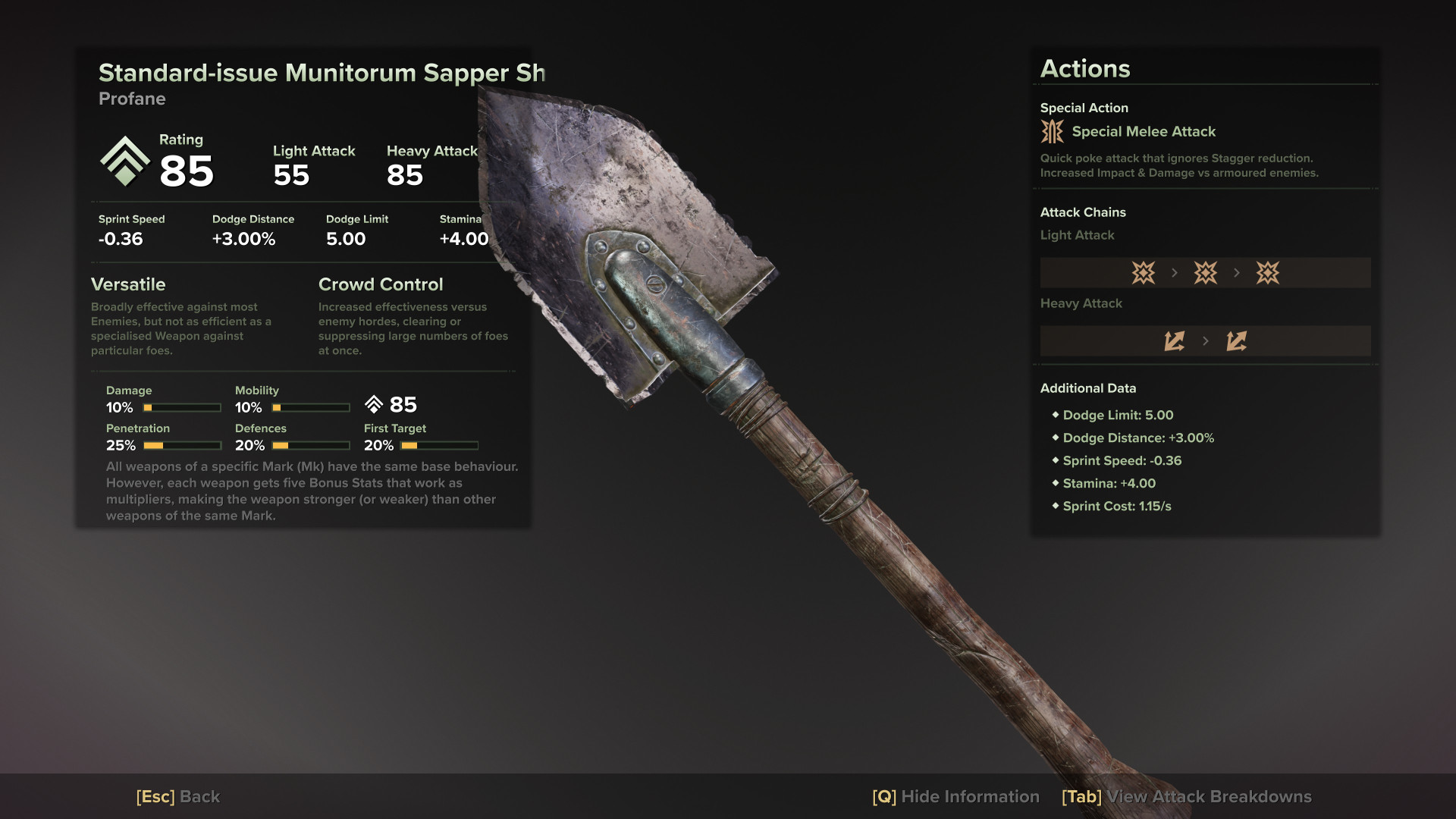Click the first Heavy Attack chain icon
Screen dimensions: 1456x819
(x=1174, y=340)
